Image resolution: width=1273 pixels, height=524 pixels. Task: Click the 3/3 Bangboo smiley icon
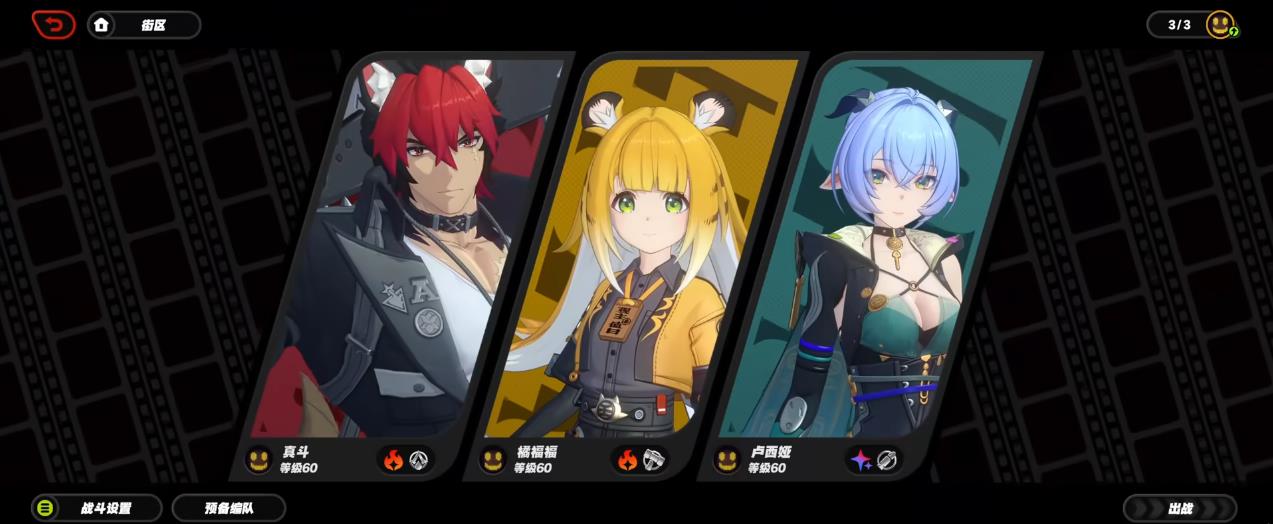tap(1220, 25)
